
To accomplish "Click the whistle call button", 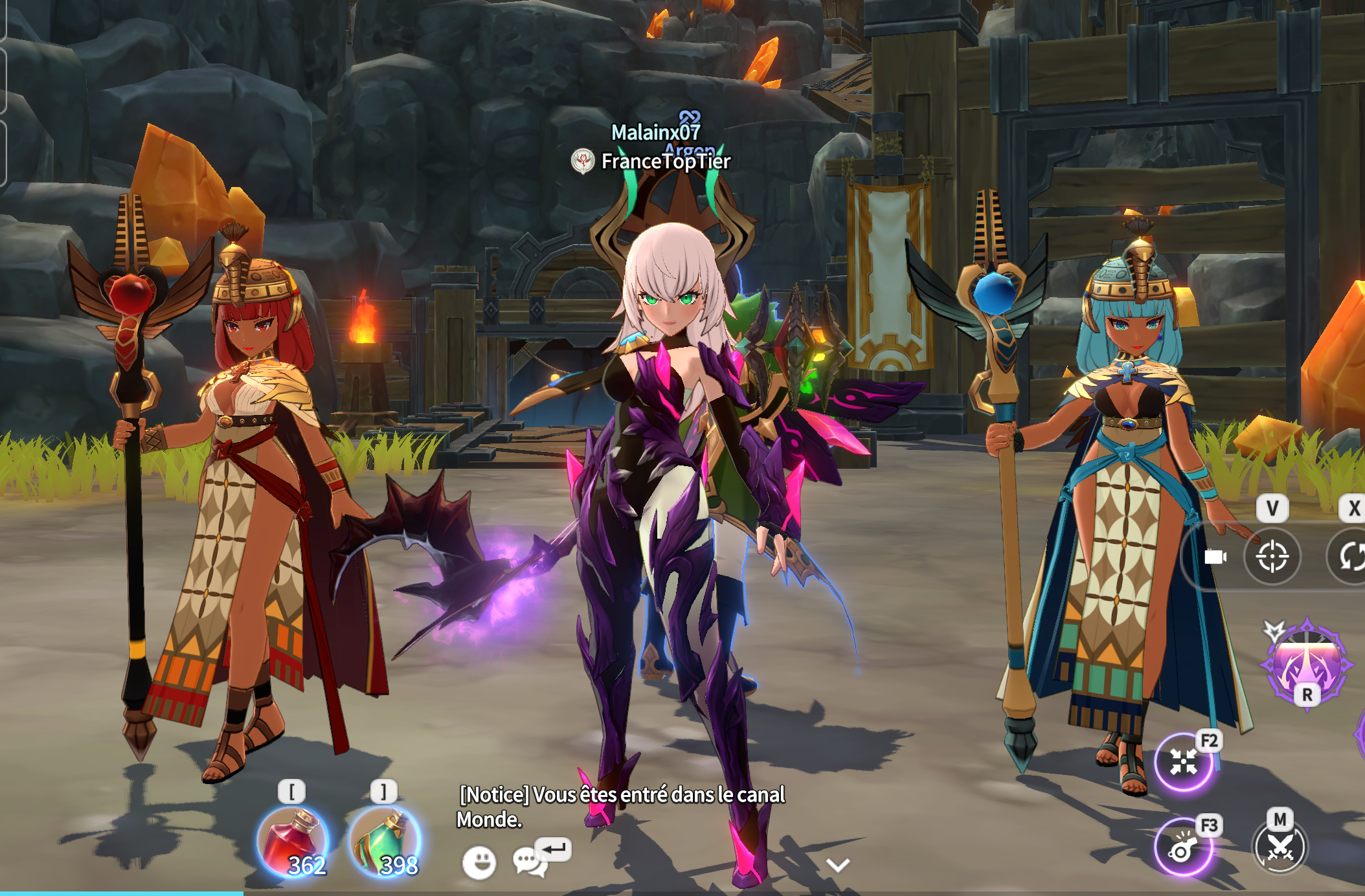I will (x=1182, y=848).
